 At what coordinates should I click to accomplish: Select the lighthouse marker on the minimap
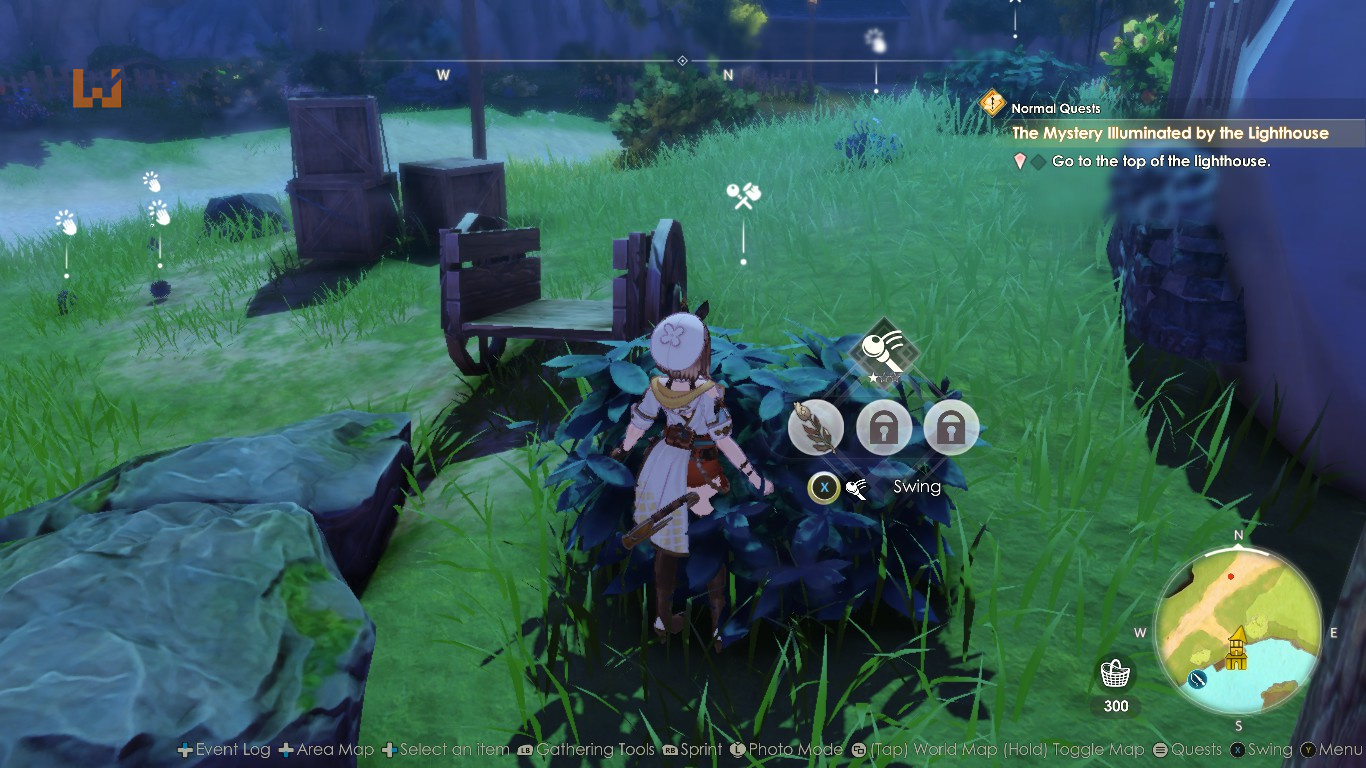pos(1237,647)
